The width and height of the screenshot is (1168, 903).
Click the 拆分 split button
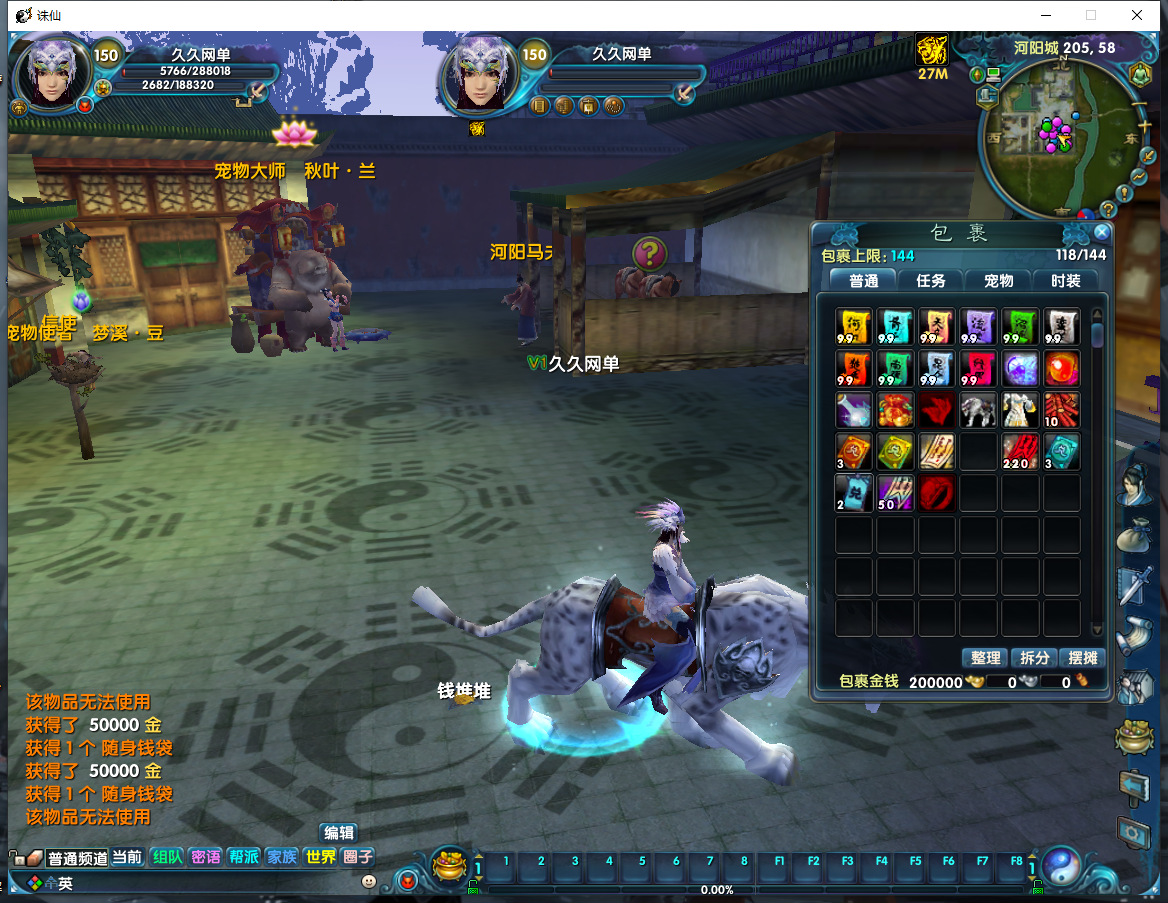[x=1034, y=658]
